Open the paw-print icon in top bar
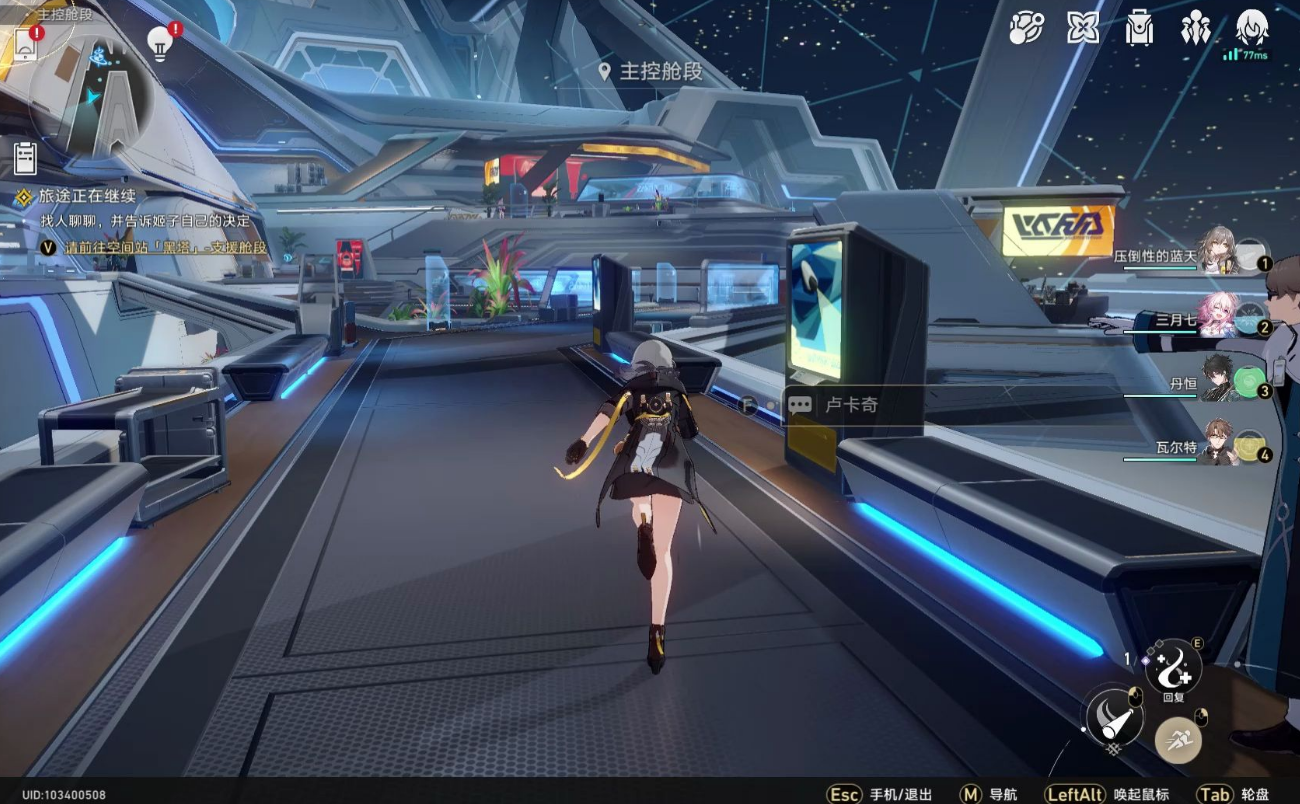The height and width of the screenshot is (804, 1300). [x=1026, y=28]
